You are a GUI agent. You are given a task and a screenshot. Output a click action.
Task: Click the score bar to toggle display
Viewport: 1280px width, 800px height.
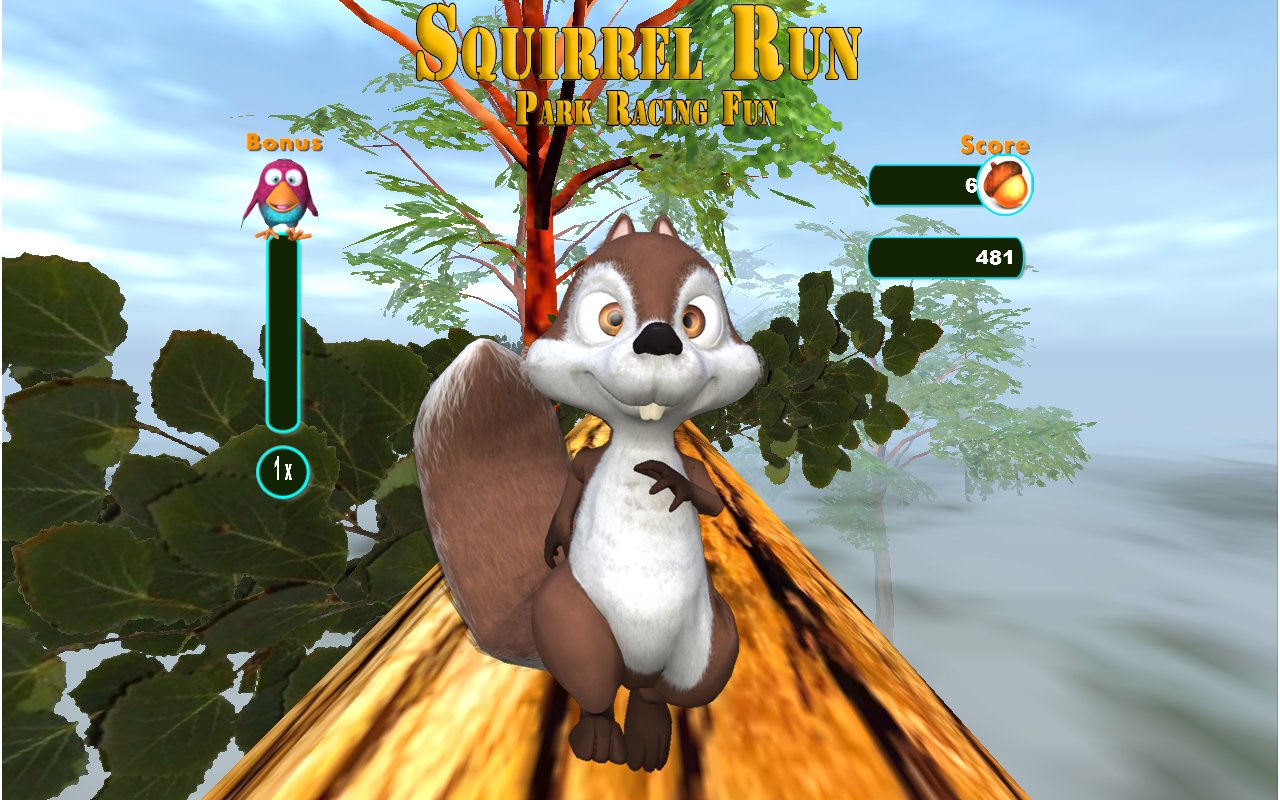click(x=945, y=257)
